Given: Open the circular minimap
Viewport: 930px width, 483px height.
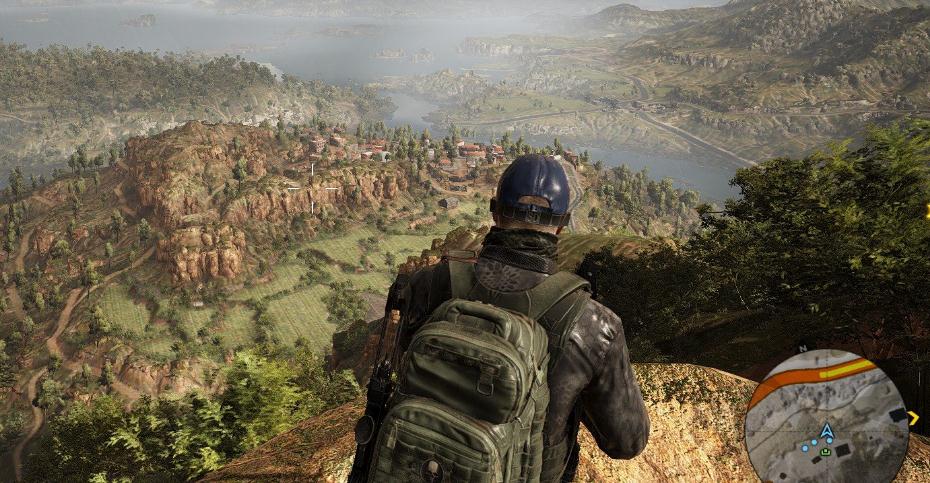Looking at the screenshot, I should tap(826, 417).
